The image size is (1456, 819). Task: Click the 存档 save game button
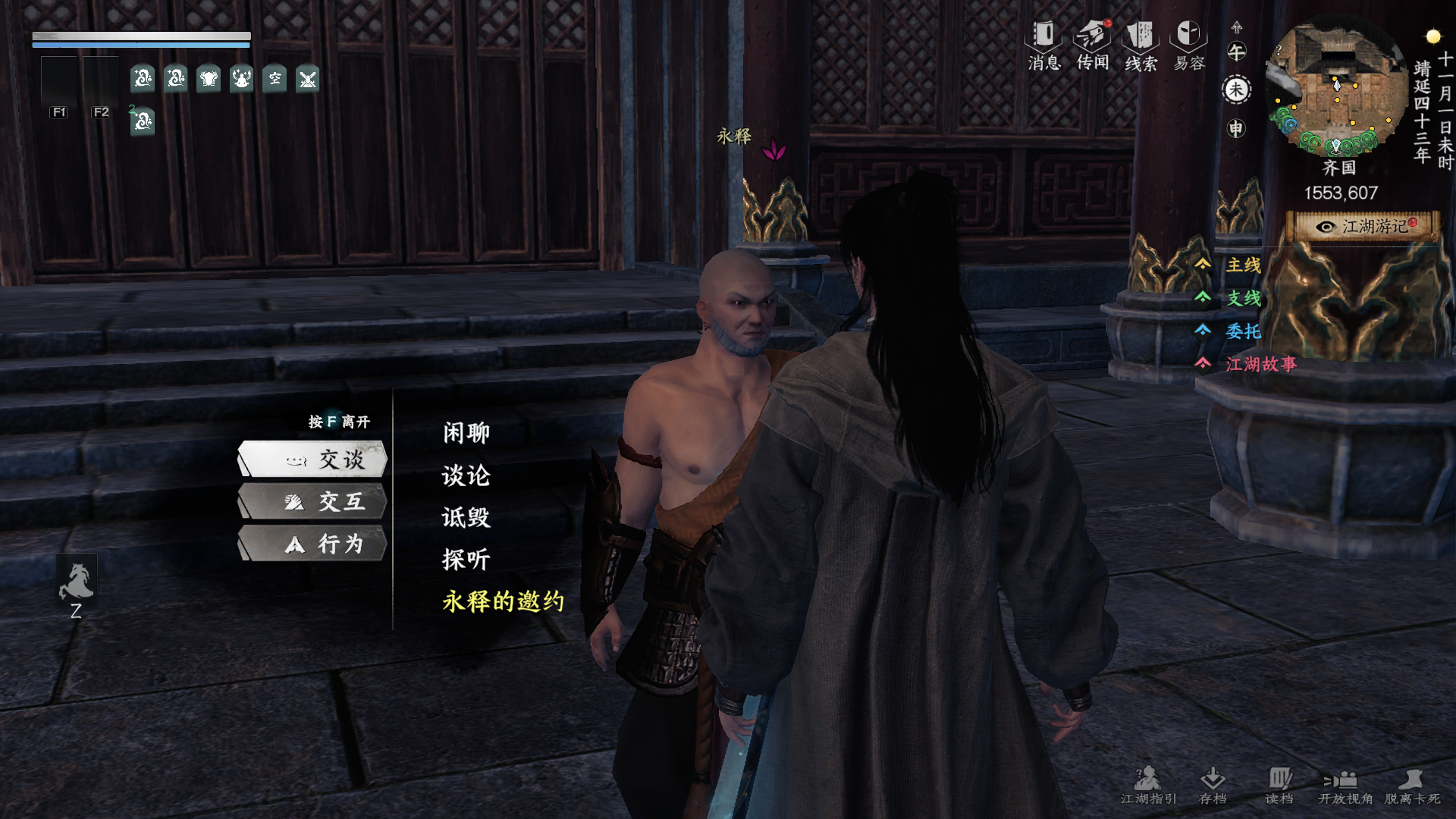tap(1213, 785)
